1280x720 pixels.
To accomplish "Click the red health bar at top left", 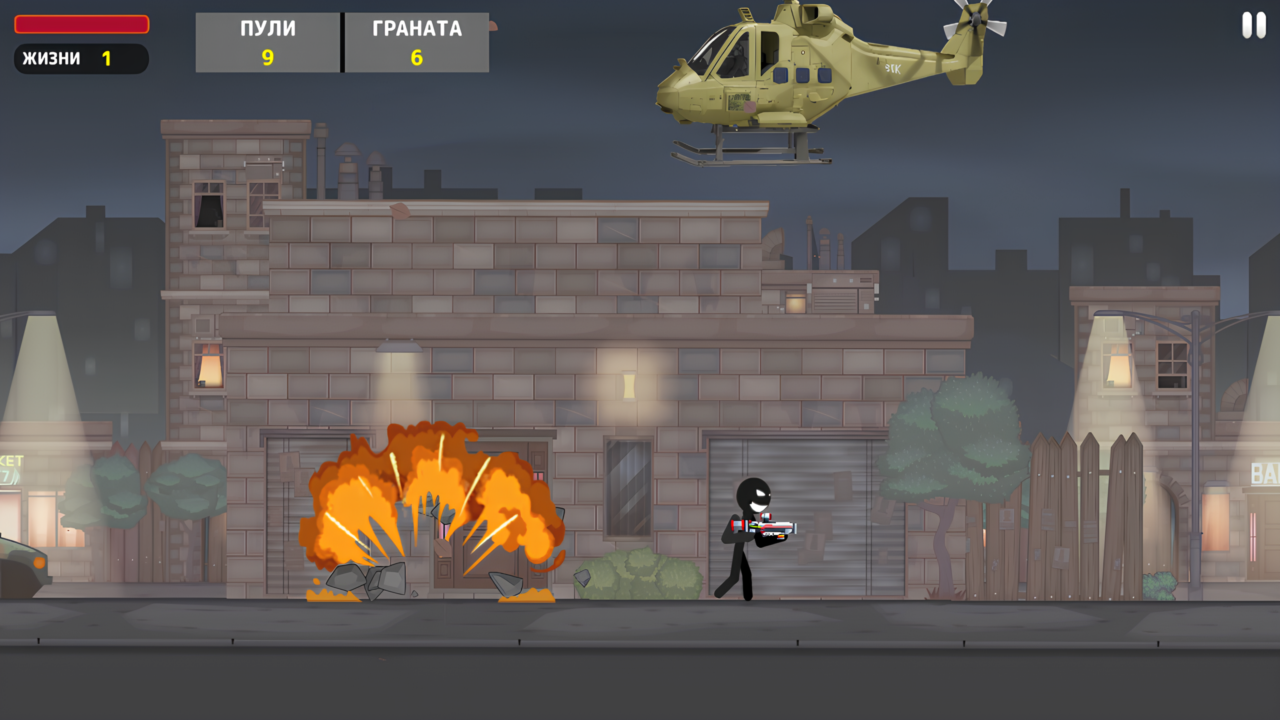I will tap(80, 23).
